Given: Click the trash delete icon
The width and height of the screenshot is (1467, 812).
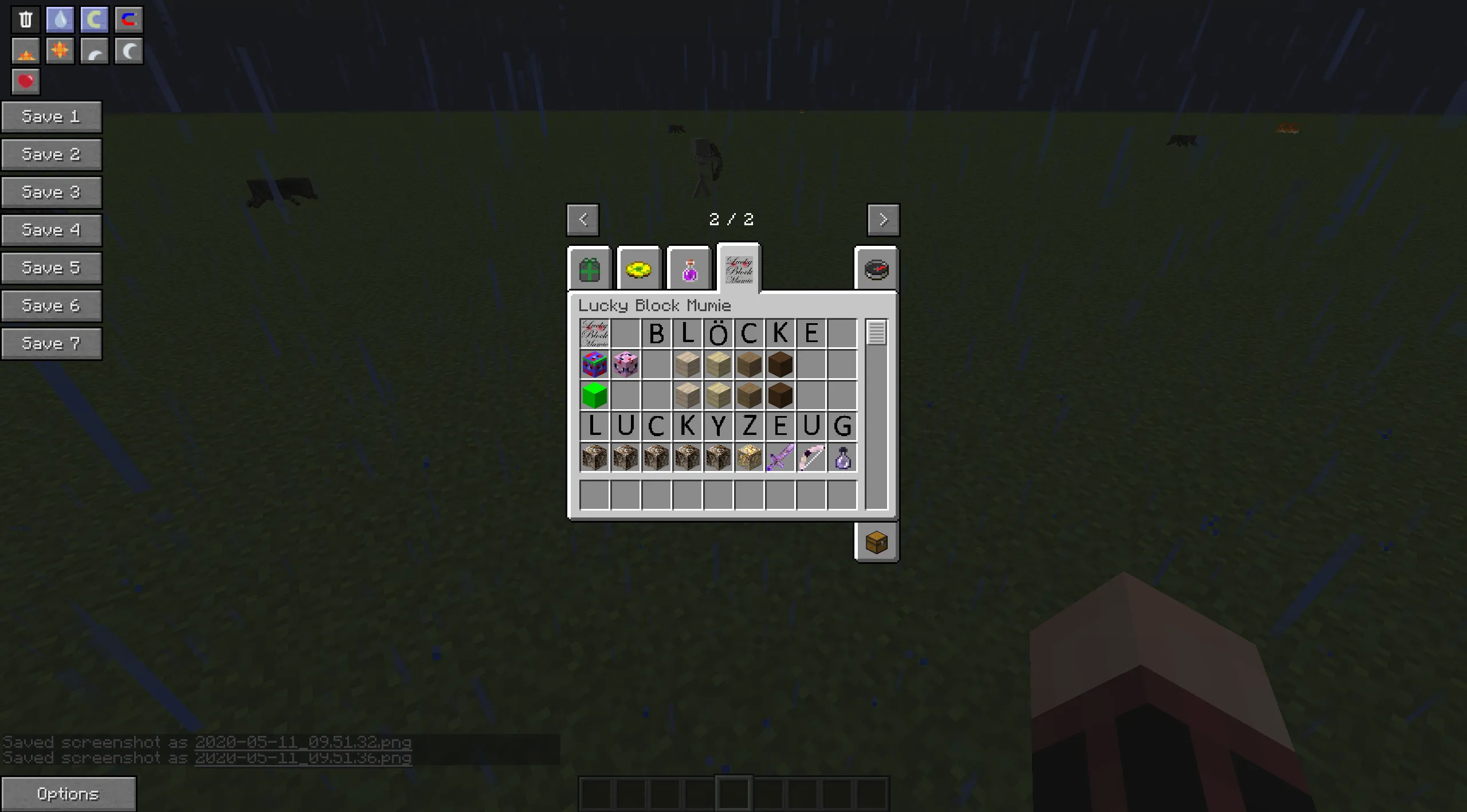Looking at the screenshot, I should pos(25,19).
